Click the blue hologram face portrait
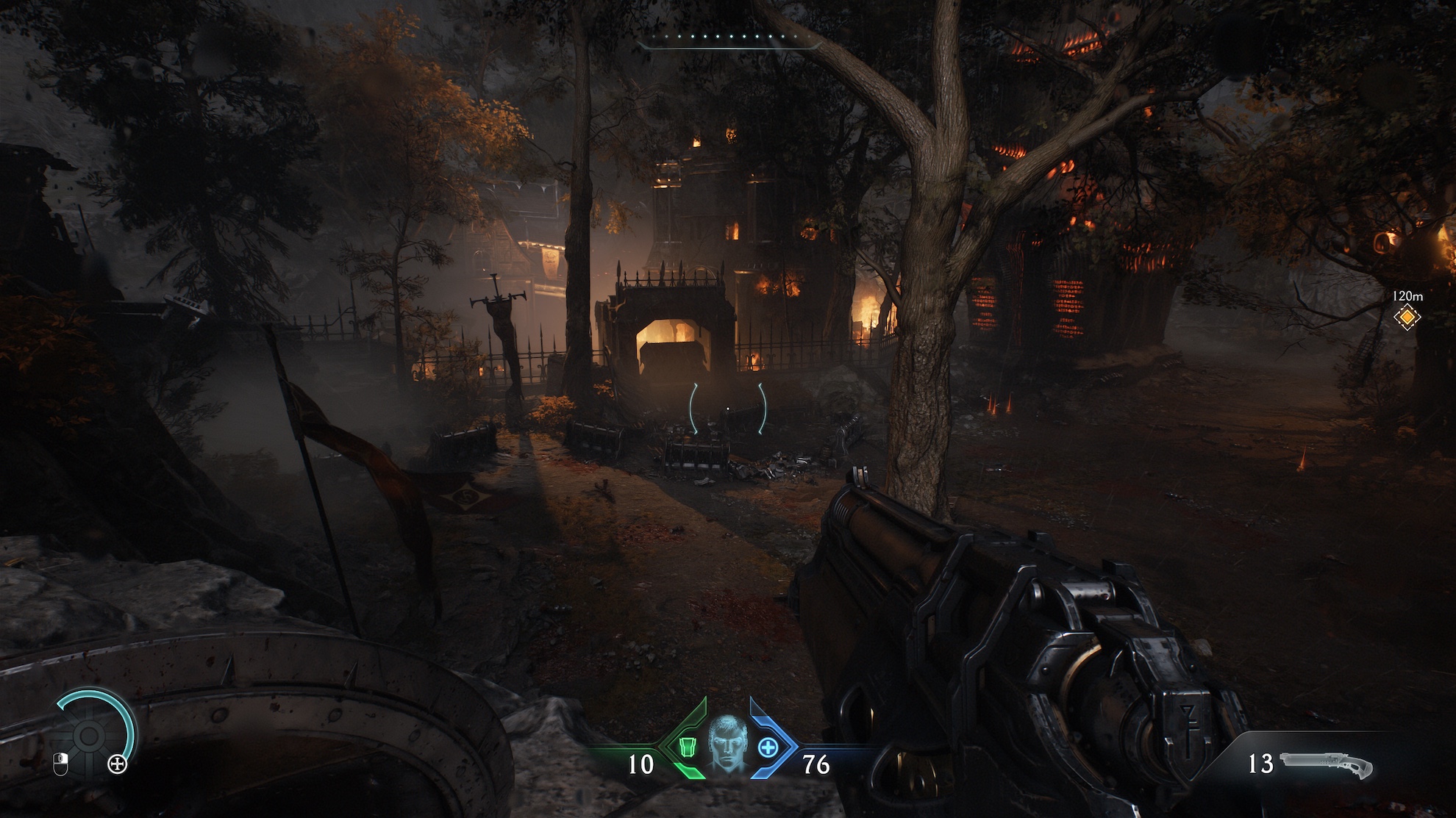 coord(727,742)
